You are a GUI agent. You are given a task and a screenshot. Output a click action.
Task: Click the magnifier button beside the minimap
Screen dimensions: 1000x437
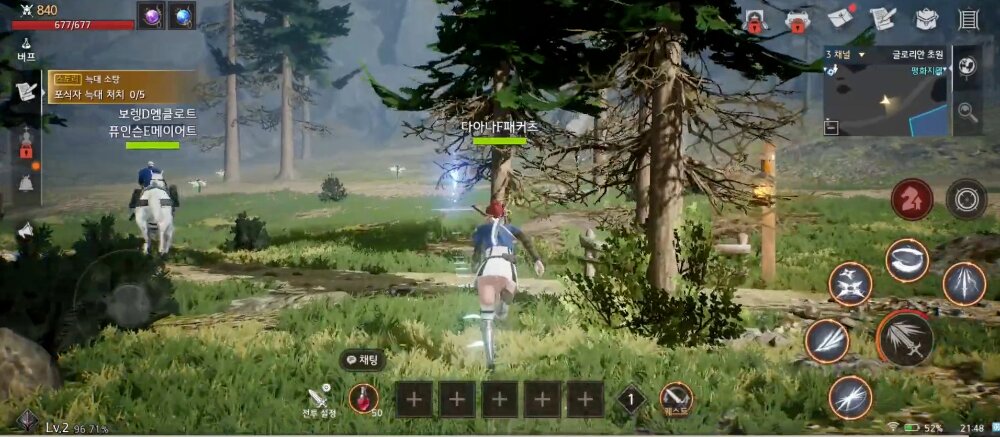click(967, 111)
